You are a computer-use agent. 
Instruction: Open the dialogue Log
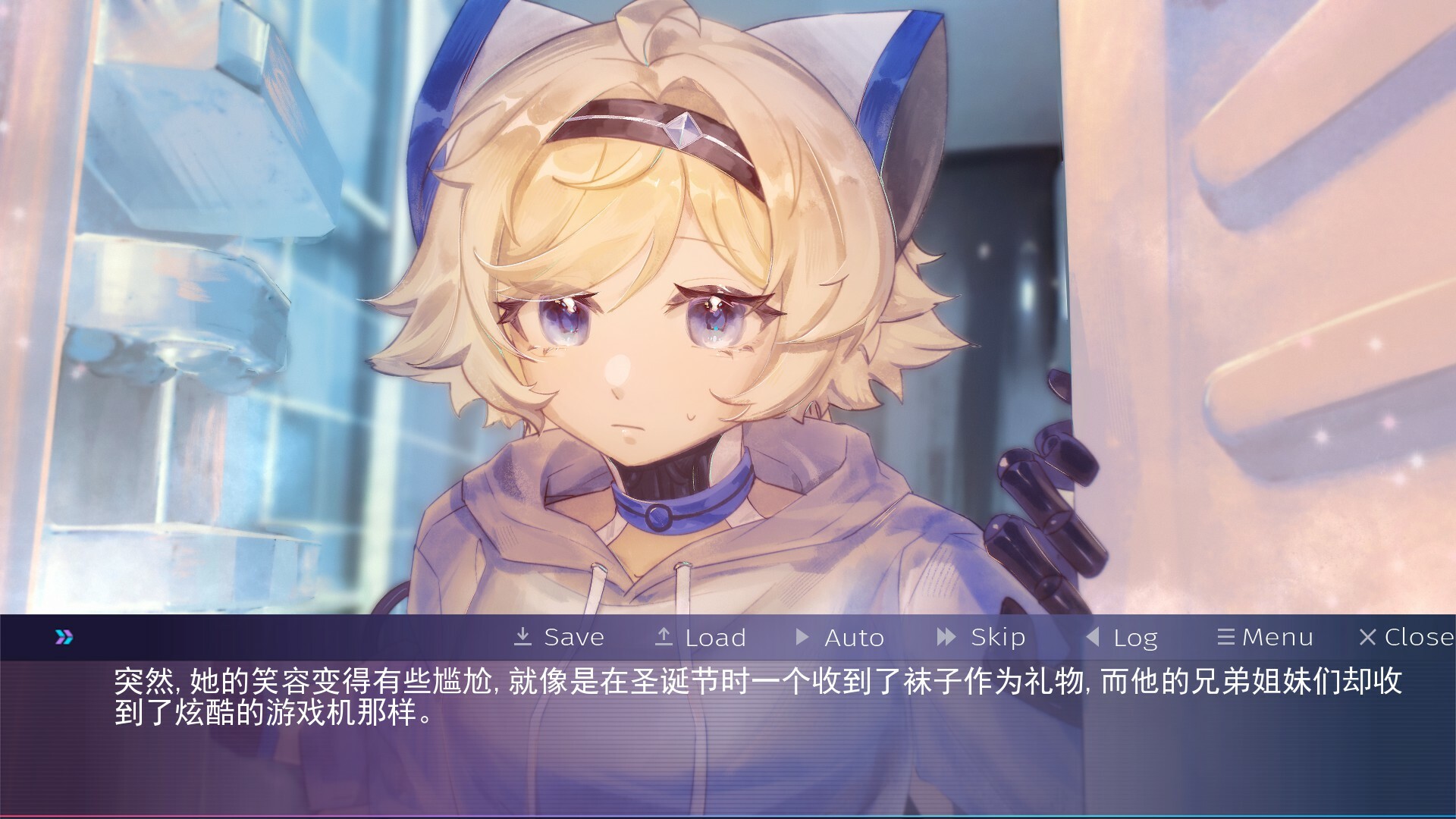click(1122, 637)
